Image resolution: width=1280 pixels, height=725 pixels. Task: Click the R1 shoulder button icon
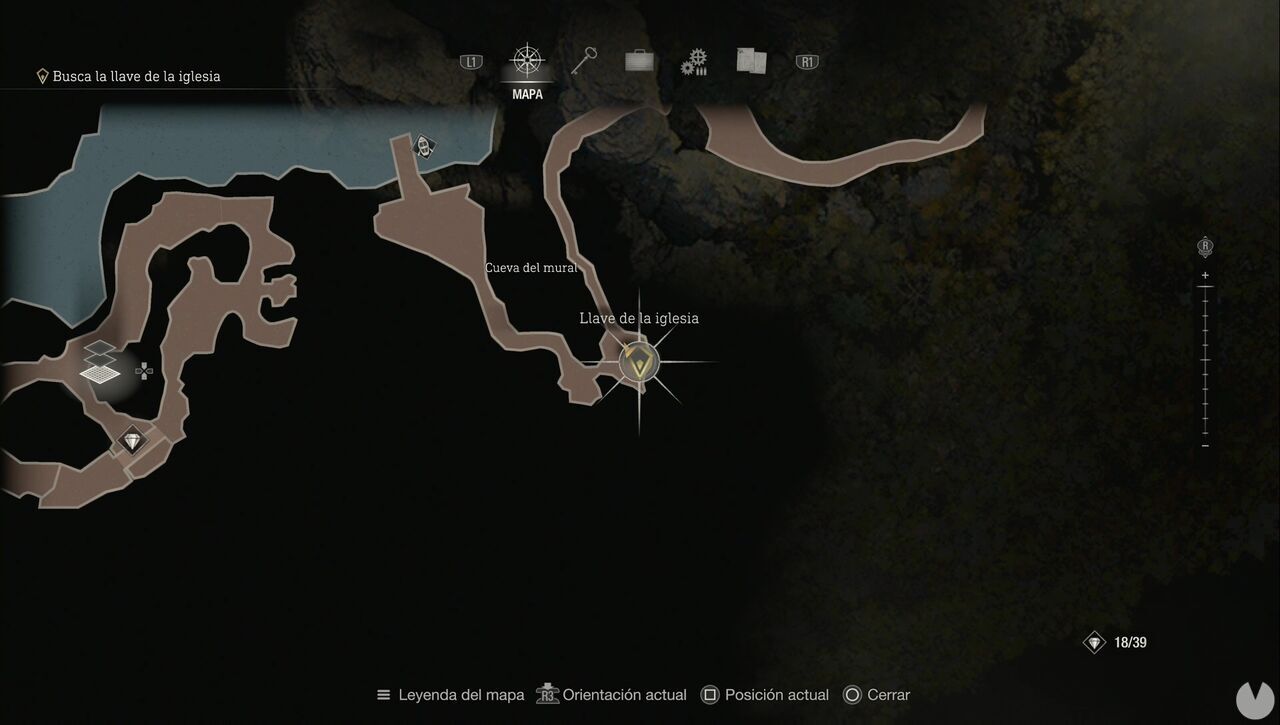pos(806,60)
